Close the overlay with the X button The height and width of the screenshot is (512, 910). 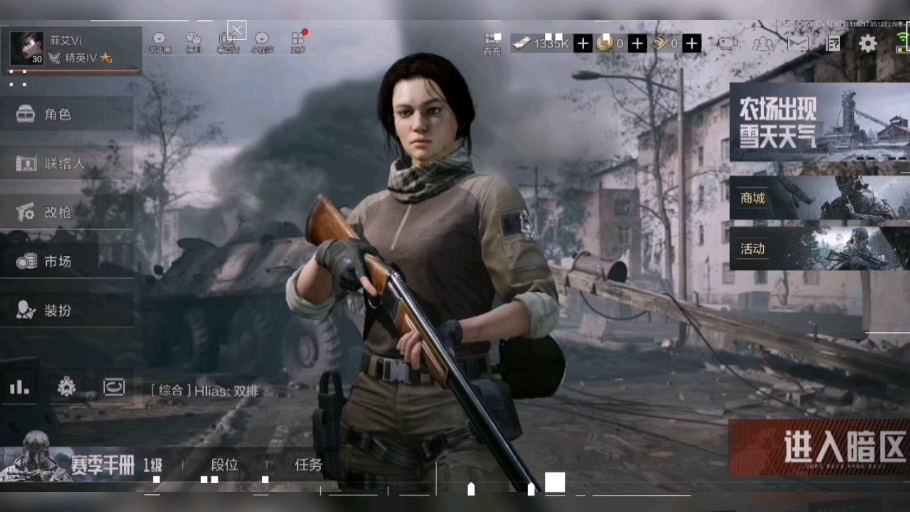click(237, 30)
